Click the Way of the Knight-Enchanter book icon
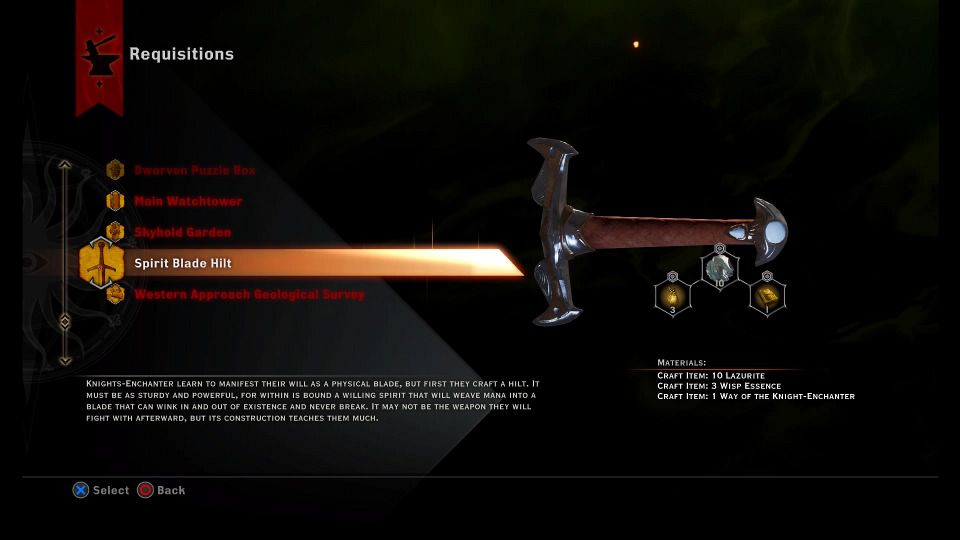This screenshot has width=960, height=540. pos(767,296)
